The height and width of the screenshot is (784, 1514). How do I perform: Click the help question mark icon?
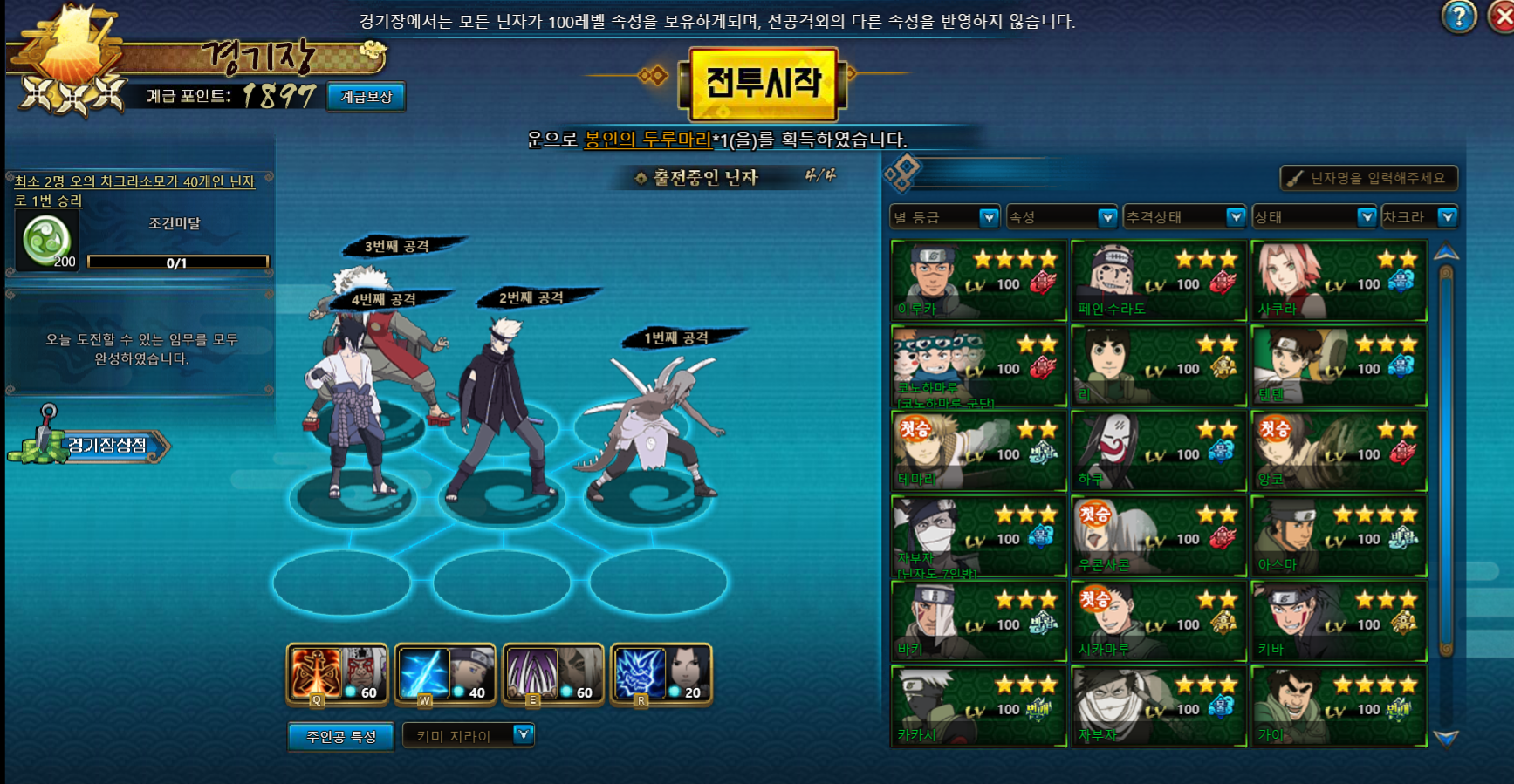1458,17
